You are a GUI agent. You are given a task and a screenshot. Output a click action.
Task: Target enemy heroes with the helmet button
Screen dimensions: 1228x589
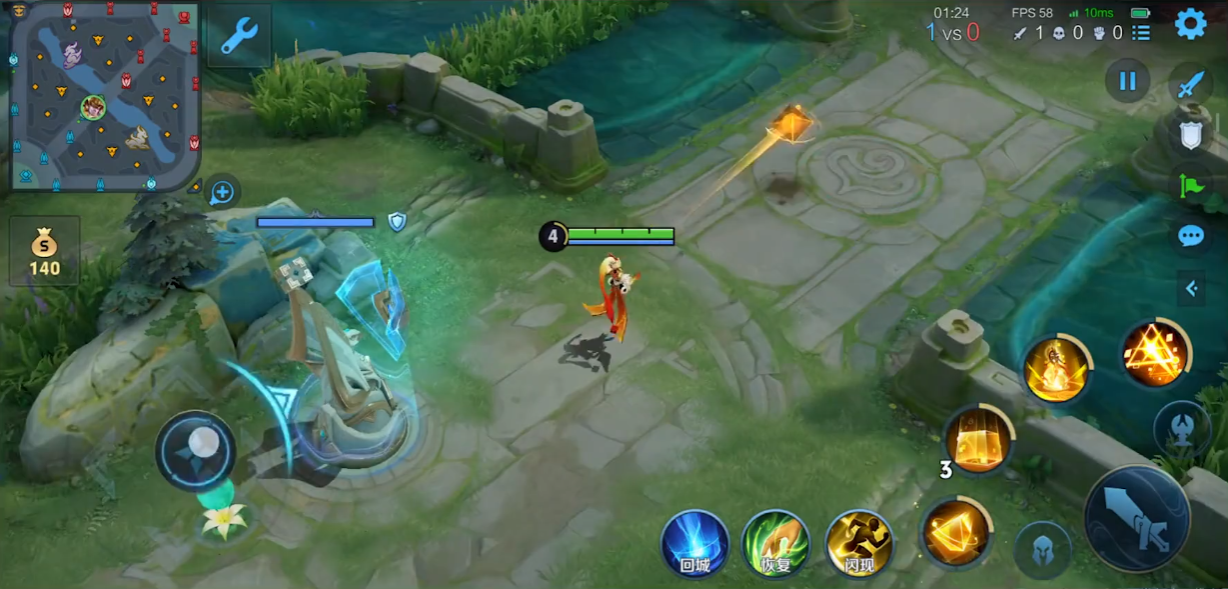tap(1043, 550)
